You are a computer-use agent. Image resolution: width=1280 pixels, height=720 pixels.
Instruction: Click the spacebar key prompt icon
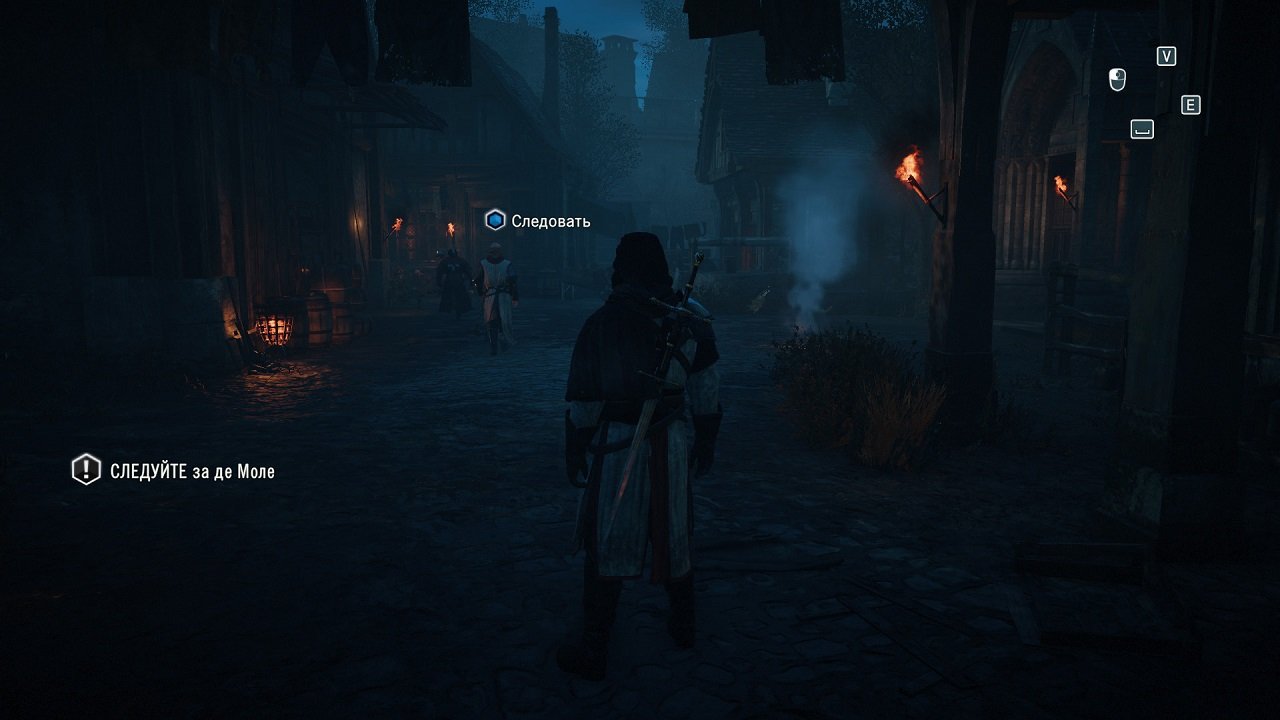coord(1140,128)
